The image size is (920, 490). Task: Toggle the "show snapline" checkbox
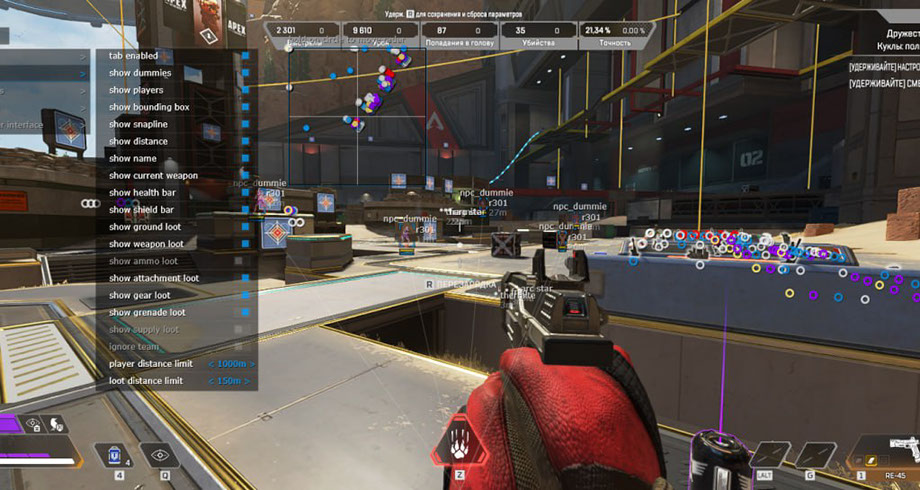[245, 124]
